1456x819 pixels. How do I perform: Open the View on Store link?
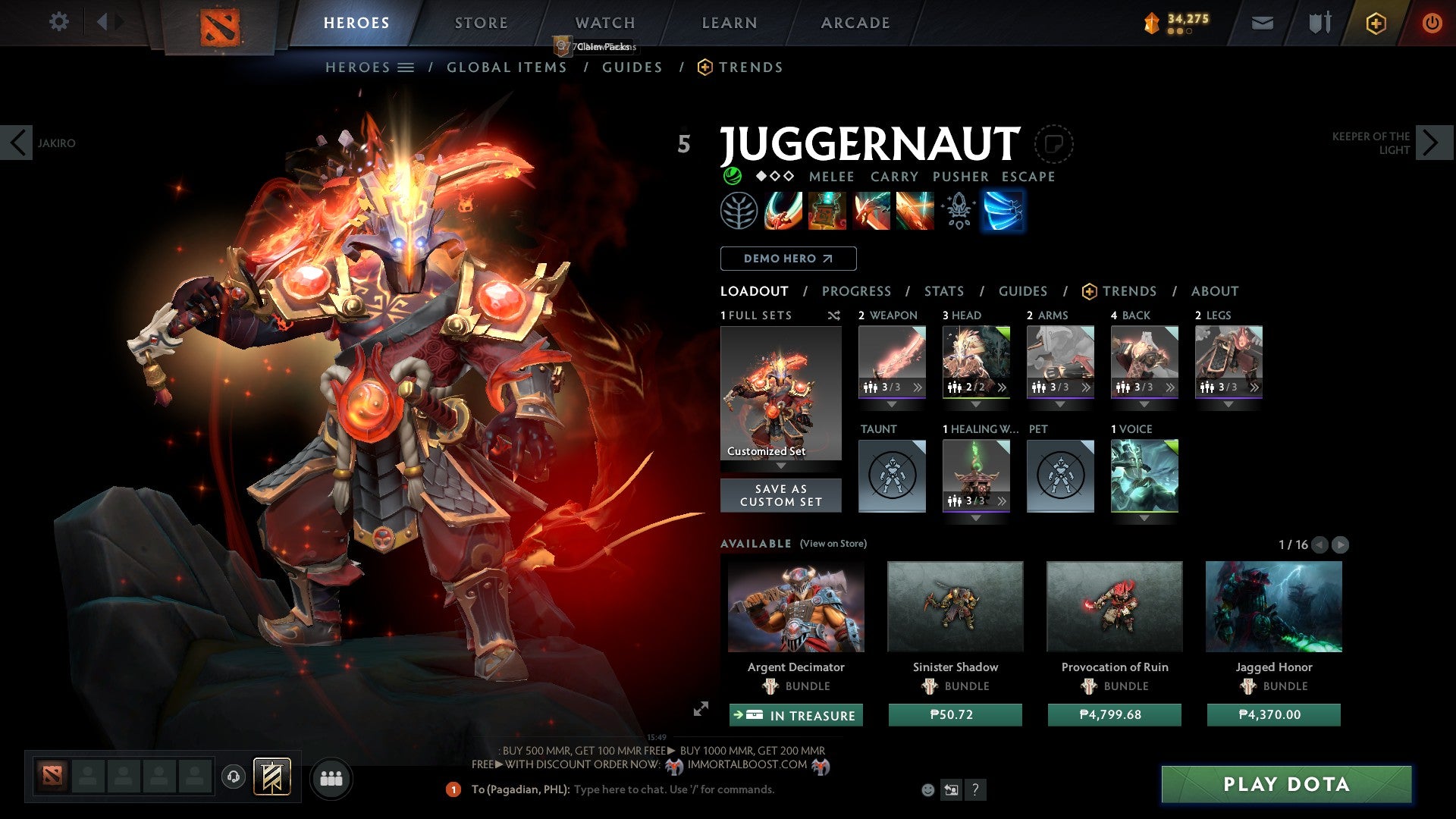(x=832, y=544)
